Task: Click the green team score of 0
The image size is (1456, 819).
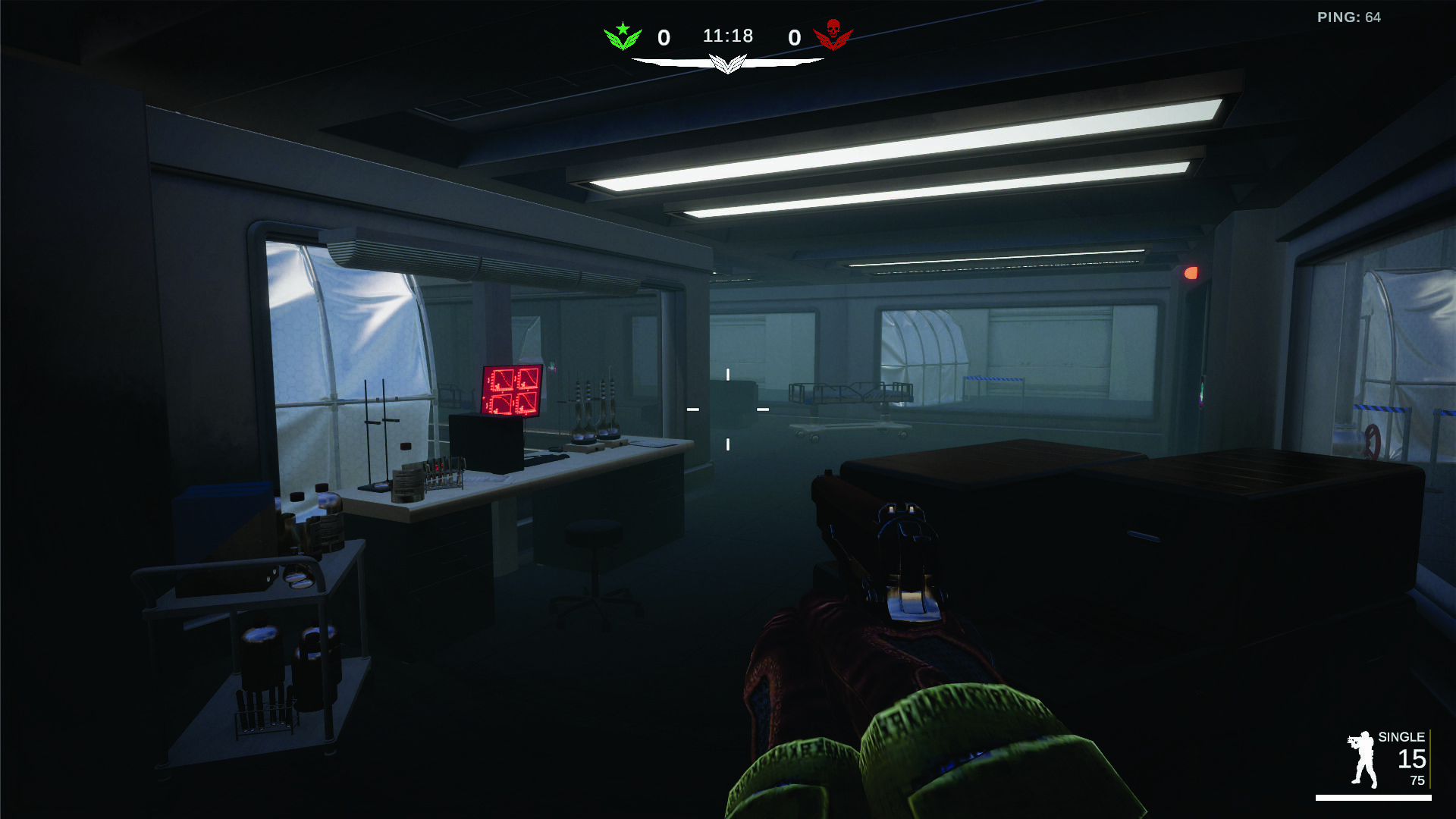Action: click(x=663, y=36)
